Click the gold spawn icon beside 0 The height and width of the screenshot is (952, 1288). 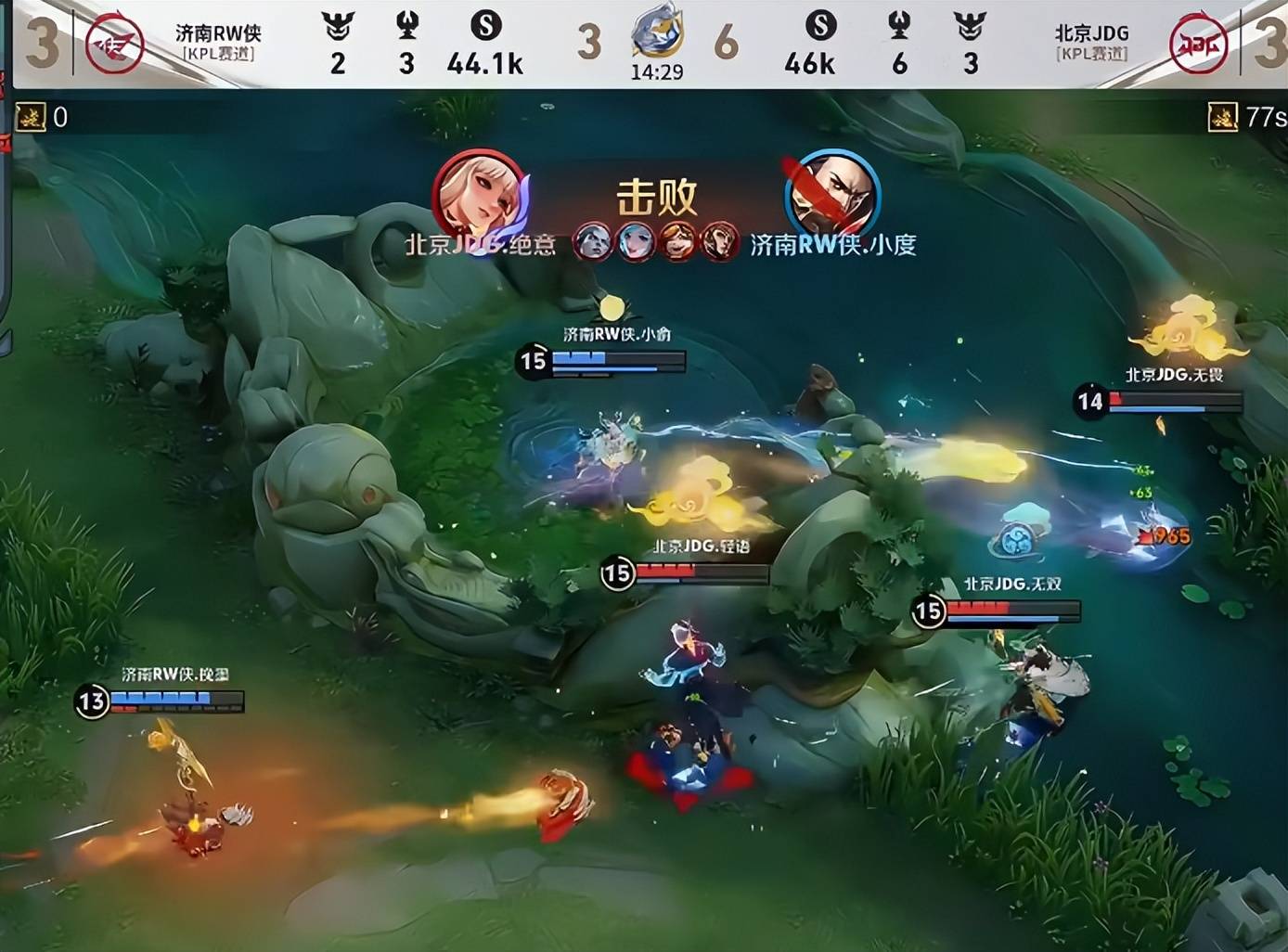[31, 117]
